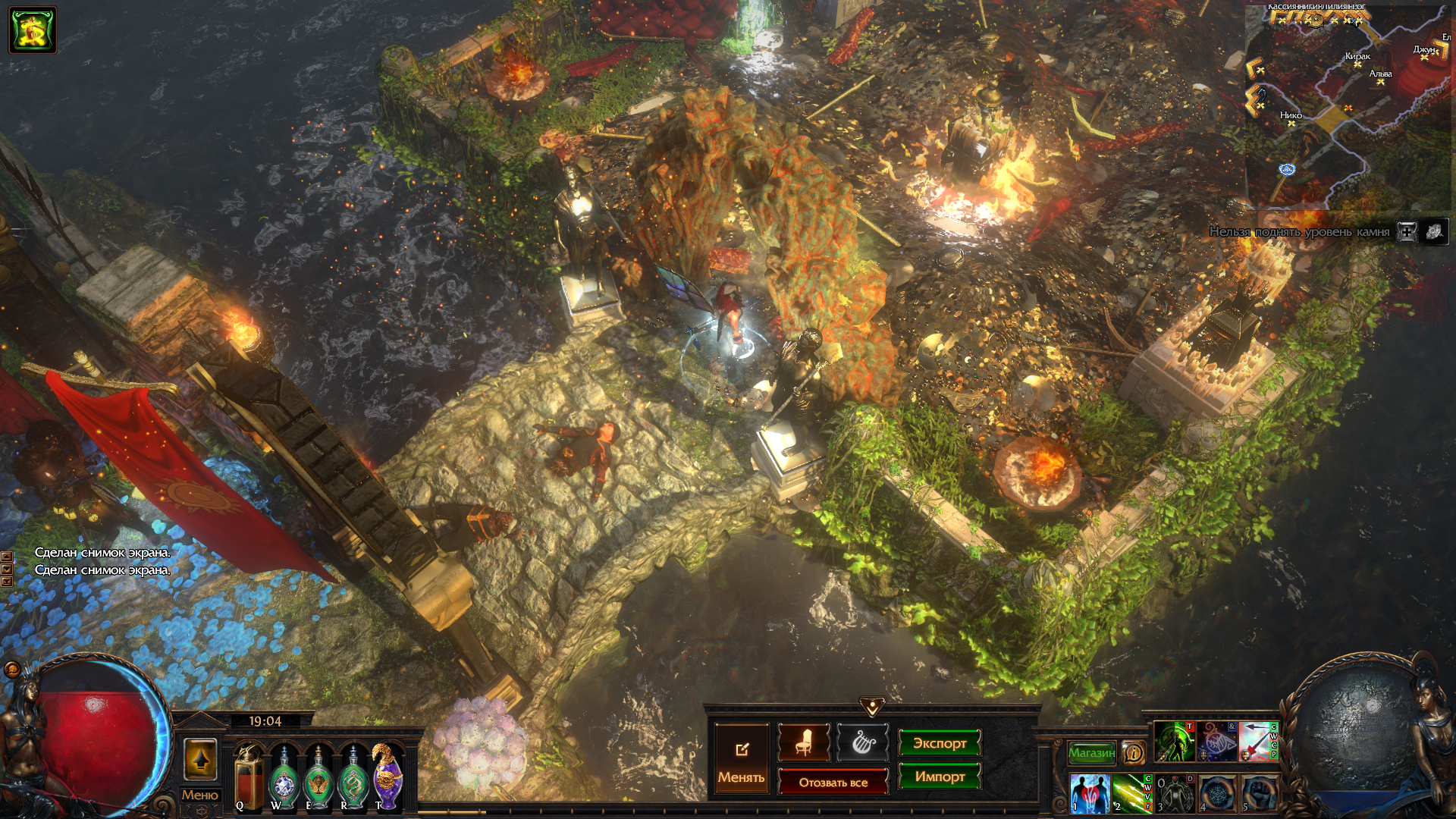Open the Магазин shop
Screen dimensions: 1456x819
tap(1091, 752)
